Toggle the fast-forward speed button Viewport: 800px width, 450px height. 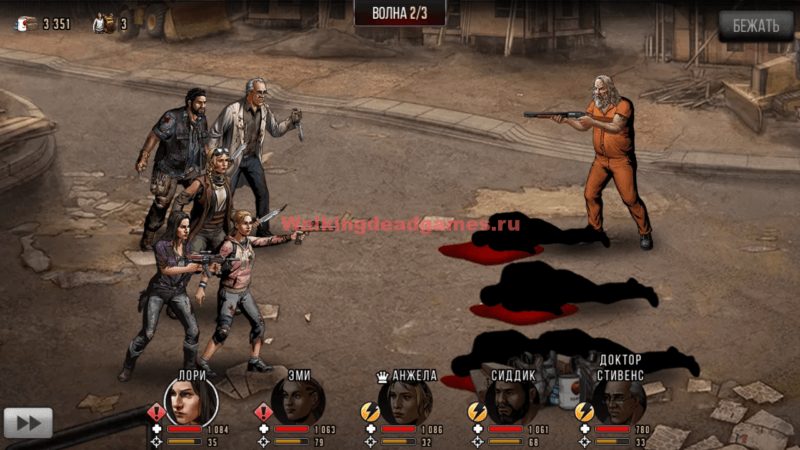pos(28,422)
